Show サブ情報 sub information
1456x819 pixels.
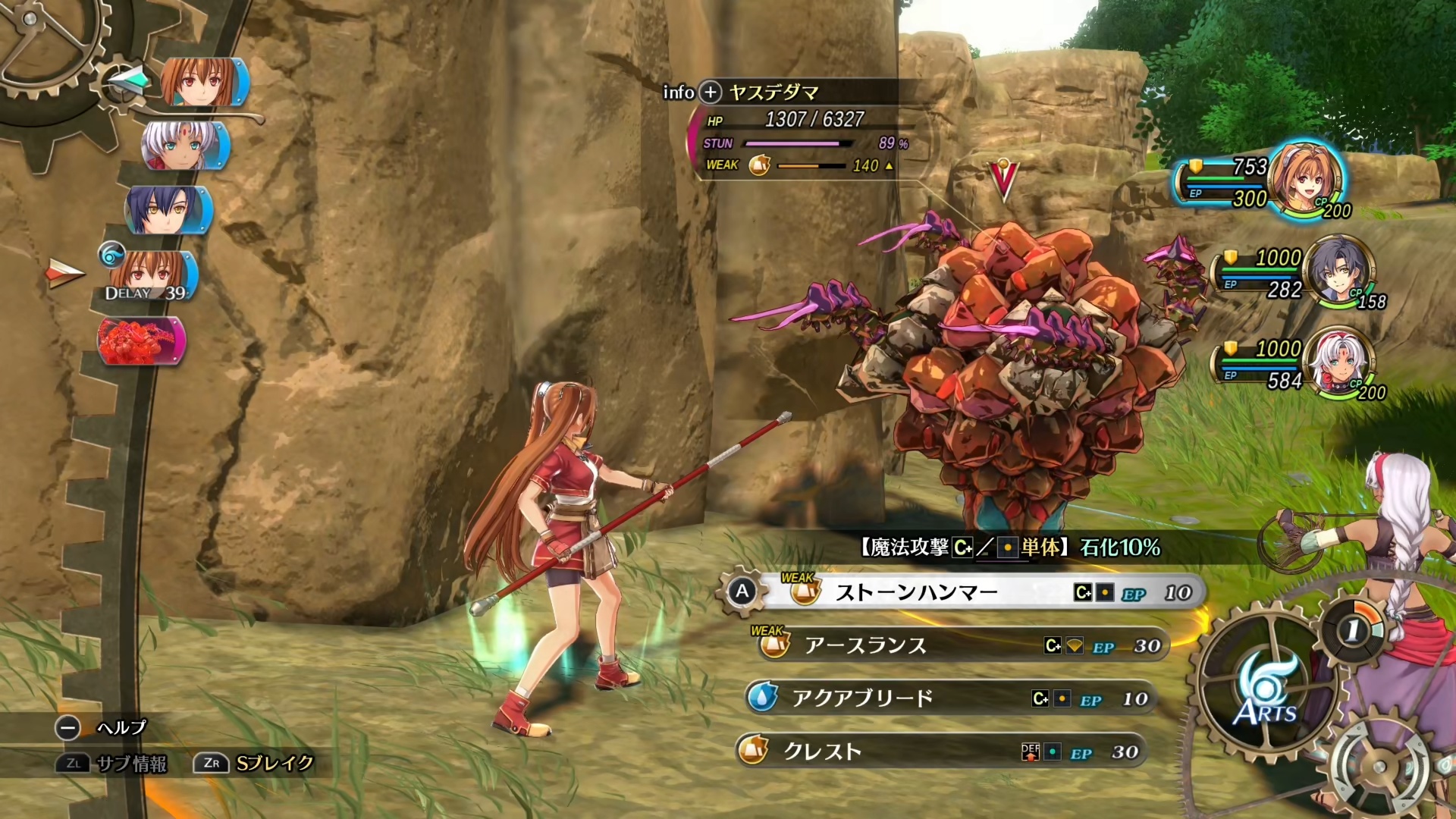(112, 763)
